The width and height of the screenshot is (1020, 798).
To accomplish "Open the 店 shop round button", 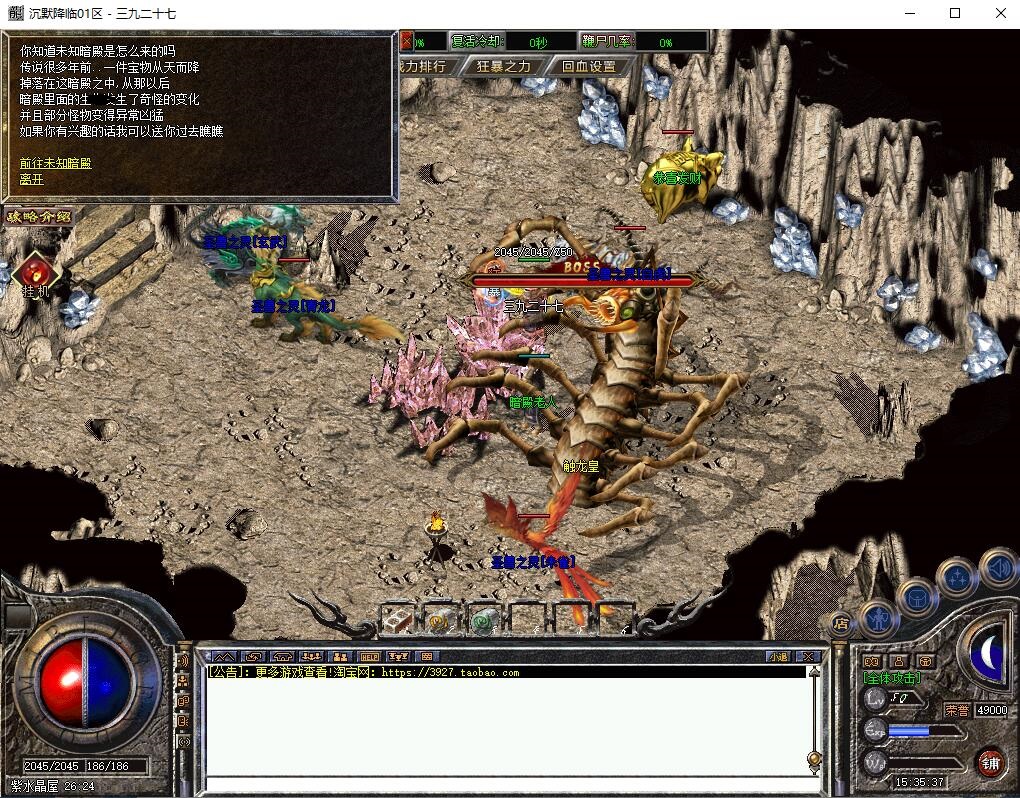I will click(x=841, y=623).
